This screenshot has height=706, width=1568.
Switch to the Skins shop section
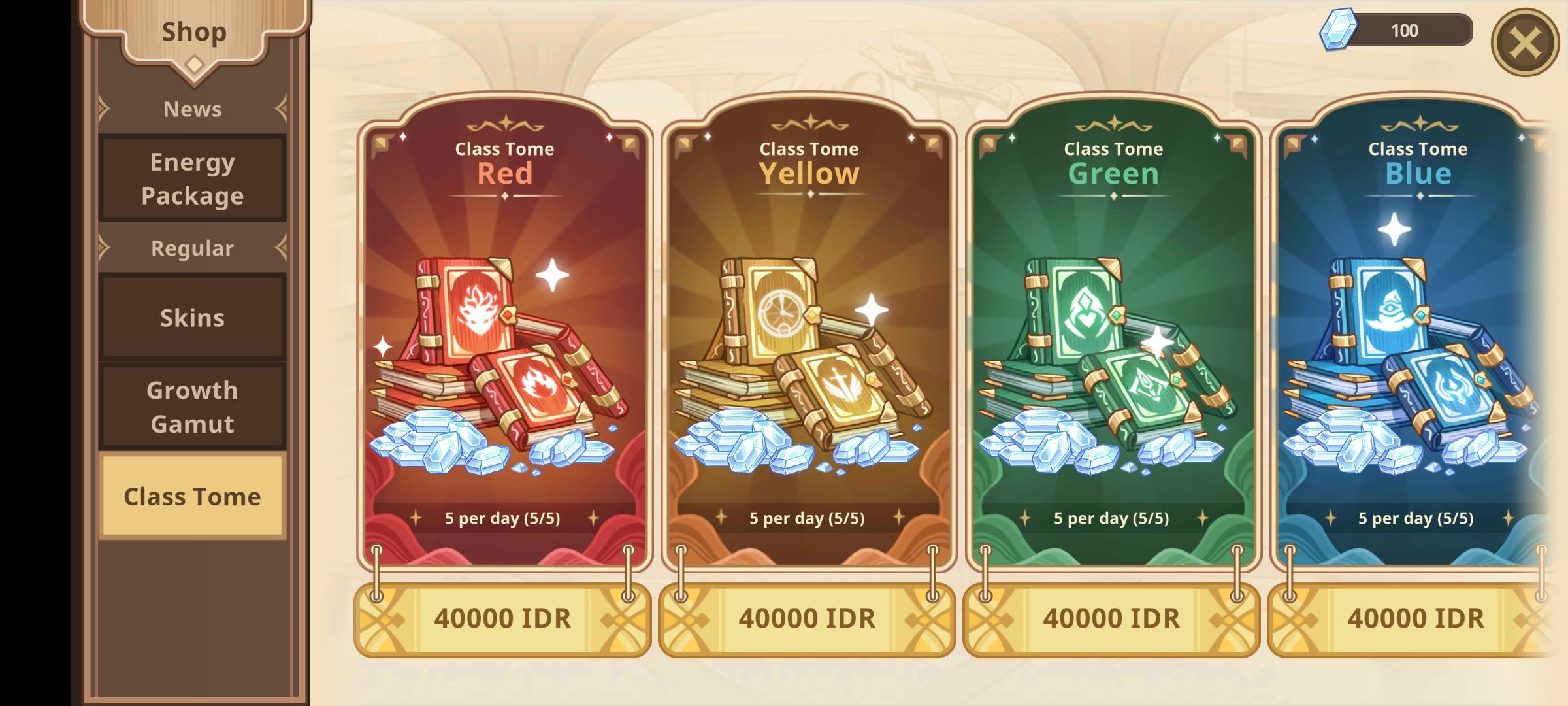click(x=191, y=318)
